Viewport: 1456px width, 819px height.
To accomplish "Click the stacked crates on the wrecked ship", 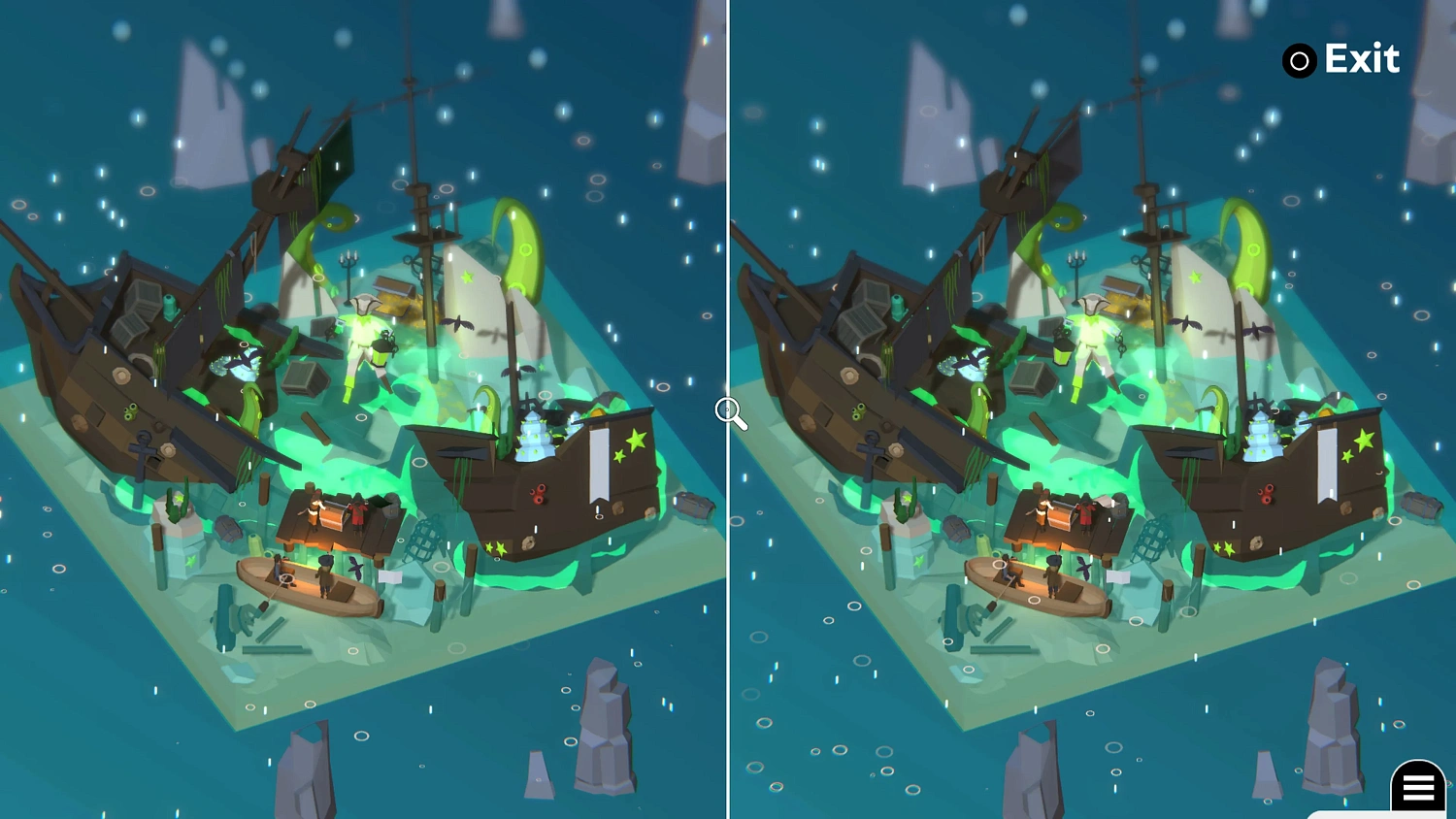I will pyautogui.click(x=139, y=311).
